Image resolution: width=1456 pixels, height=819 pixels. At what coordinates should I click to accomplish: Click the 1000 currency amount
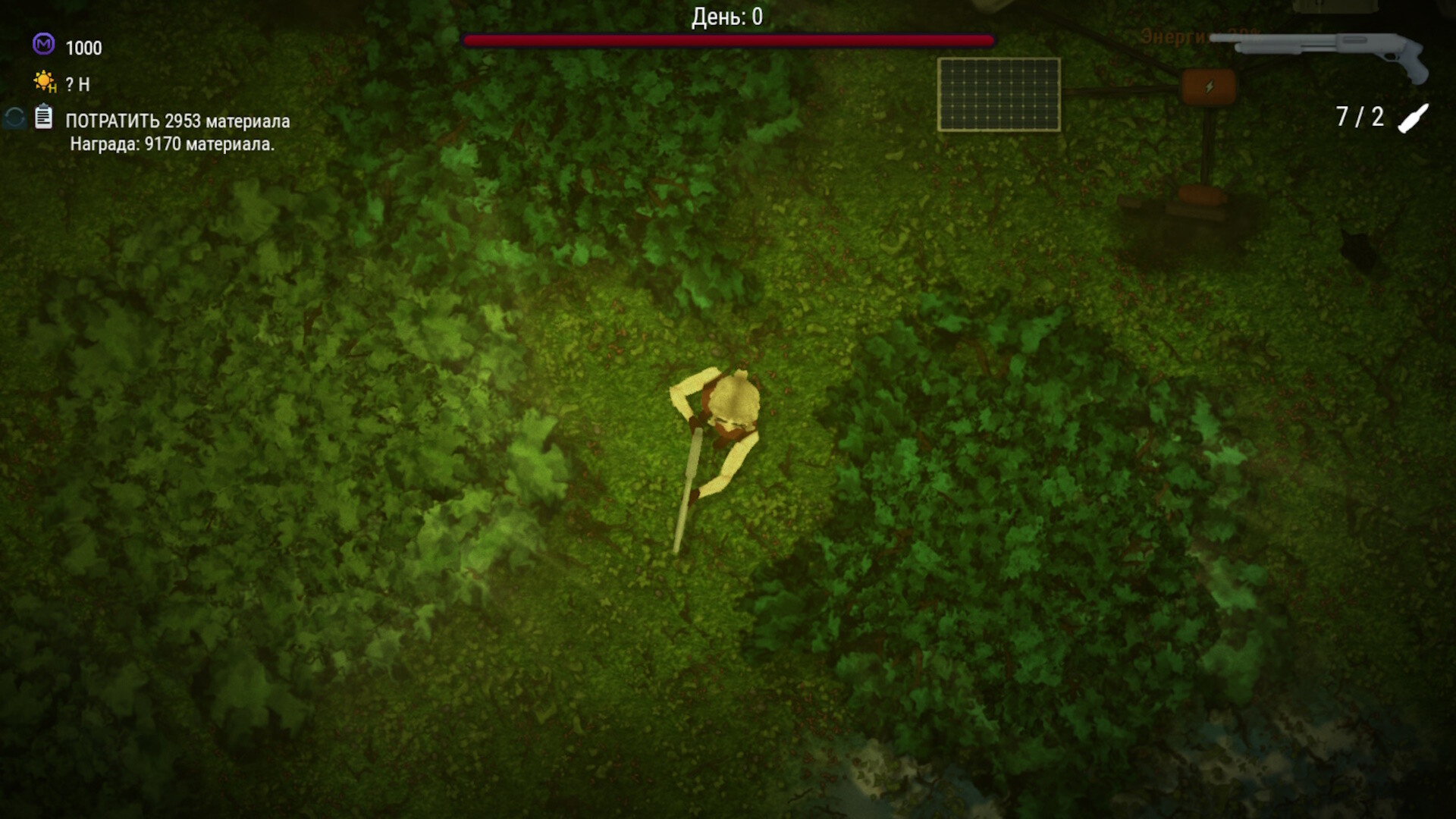[83, 49]
